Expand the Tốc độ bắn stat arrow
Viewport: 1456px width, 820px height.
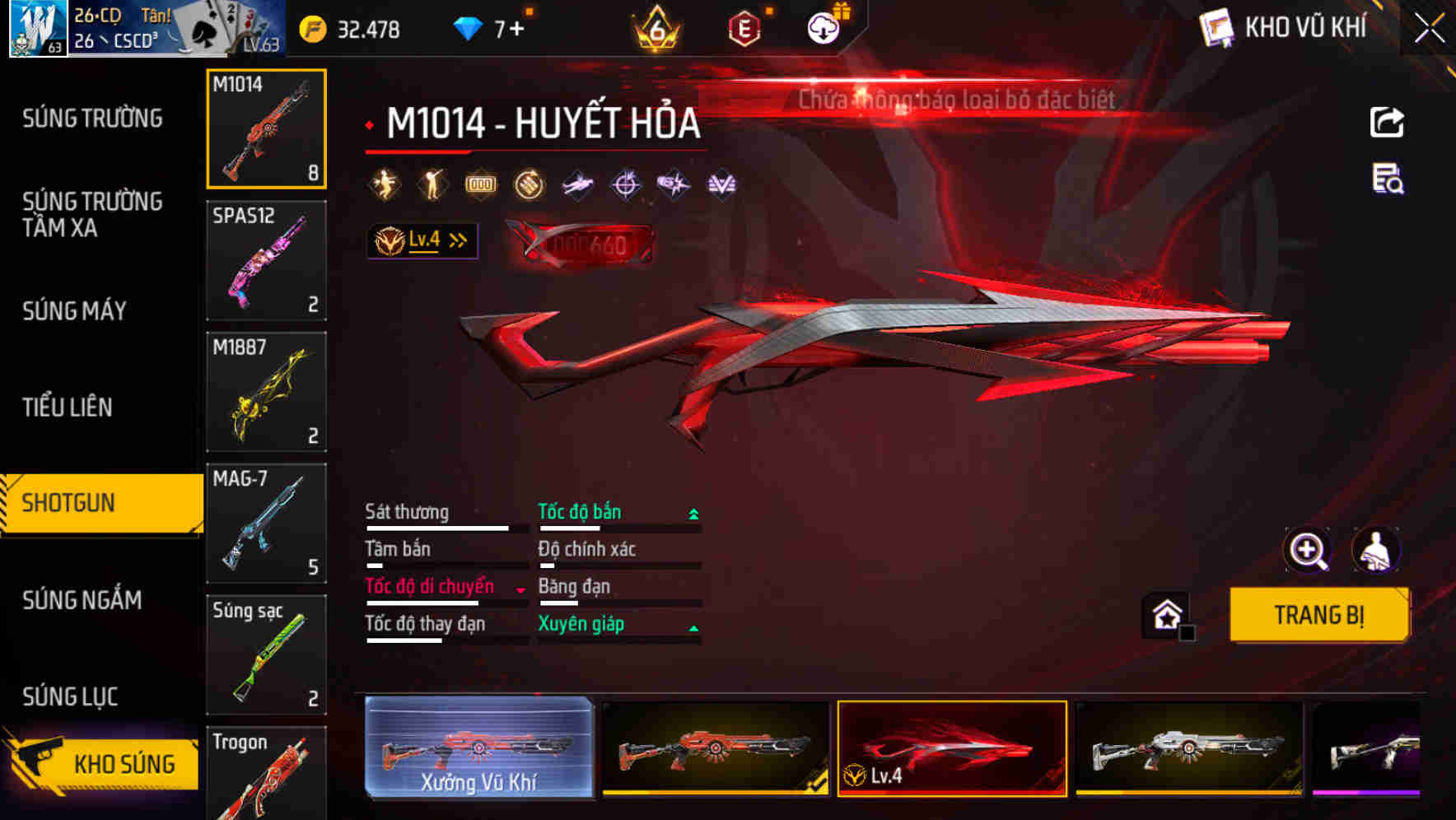(x=690, y=512)
